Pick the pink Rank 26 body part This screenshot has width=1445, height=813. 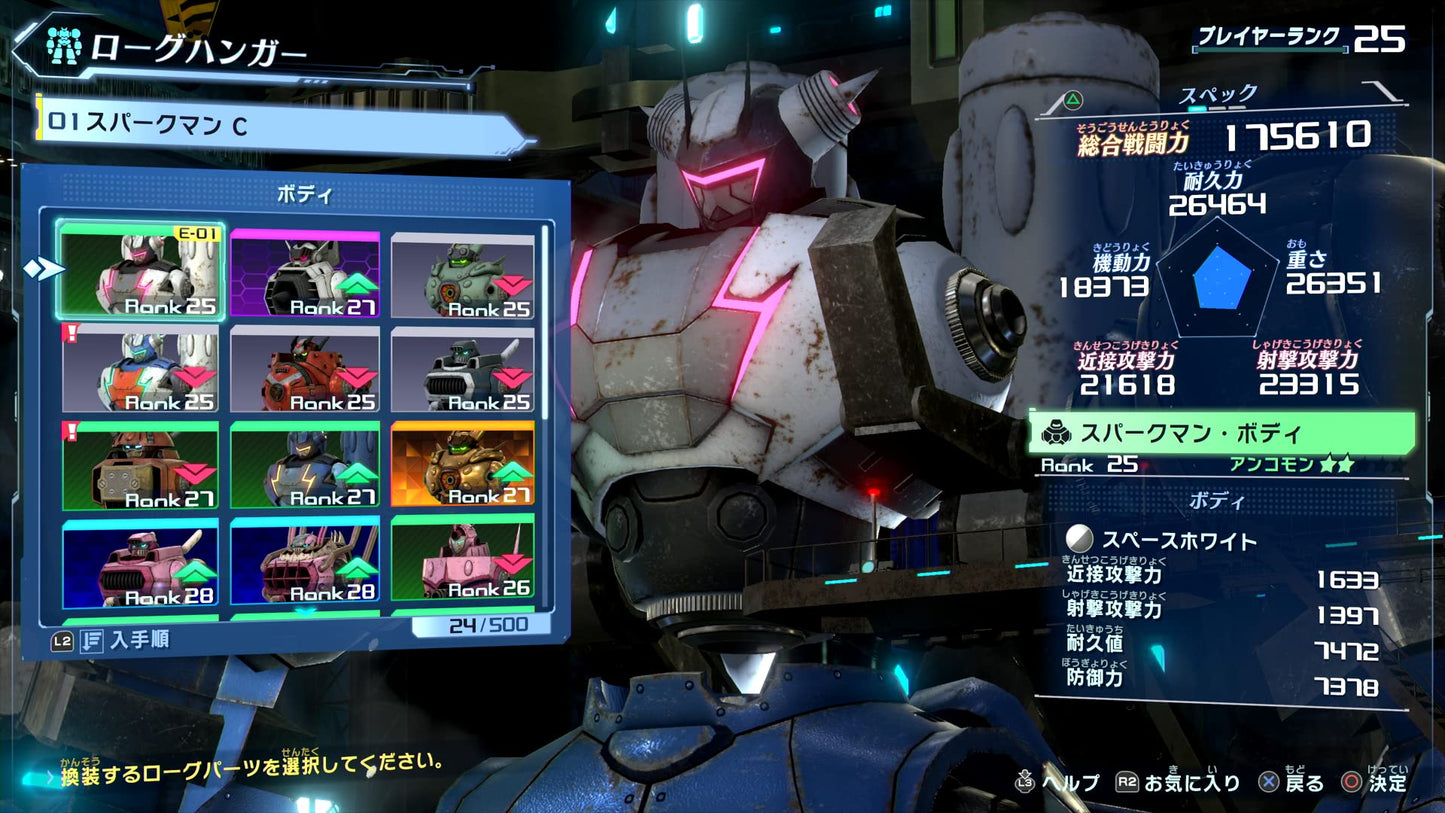pyautogui.click(x=462, y=559)
